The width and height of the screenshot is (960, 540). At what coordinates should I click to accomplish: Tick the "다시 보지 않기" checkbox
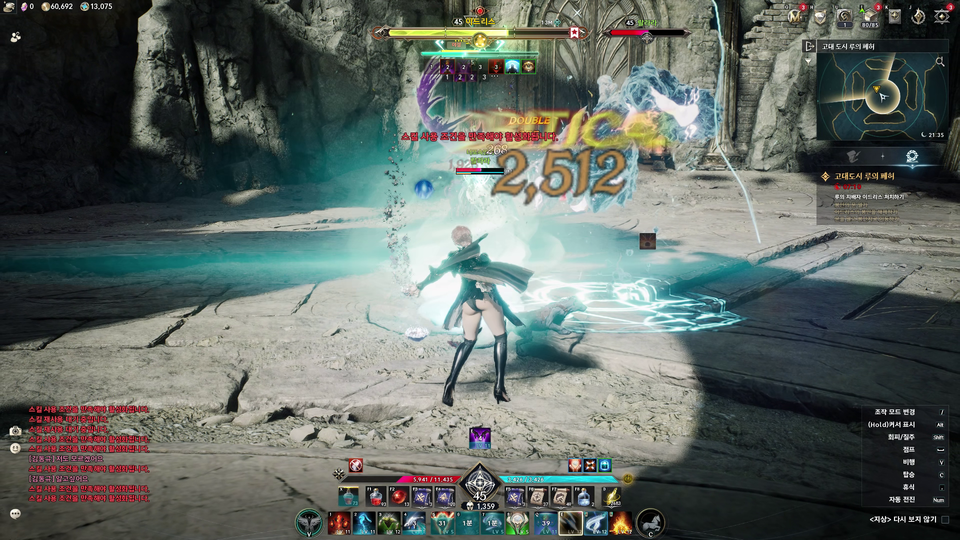point(945,520)
